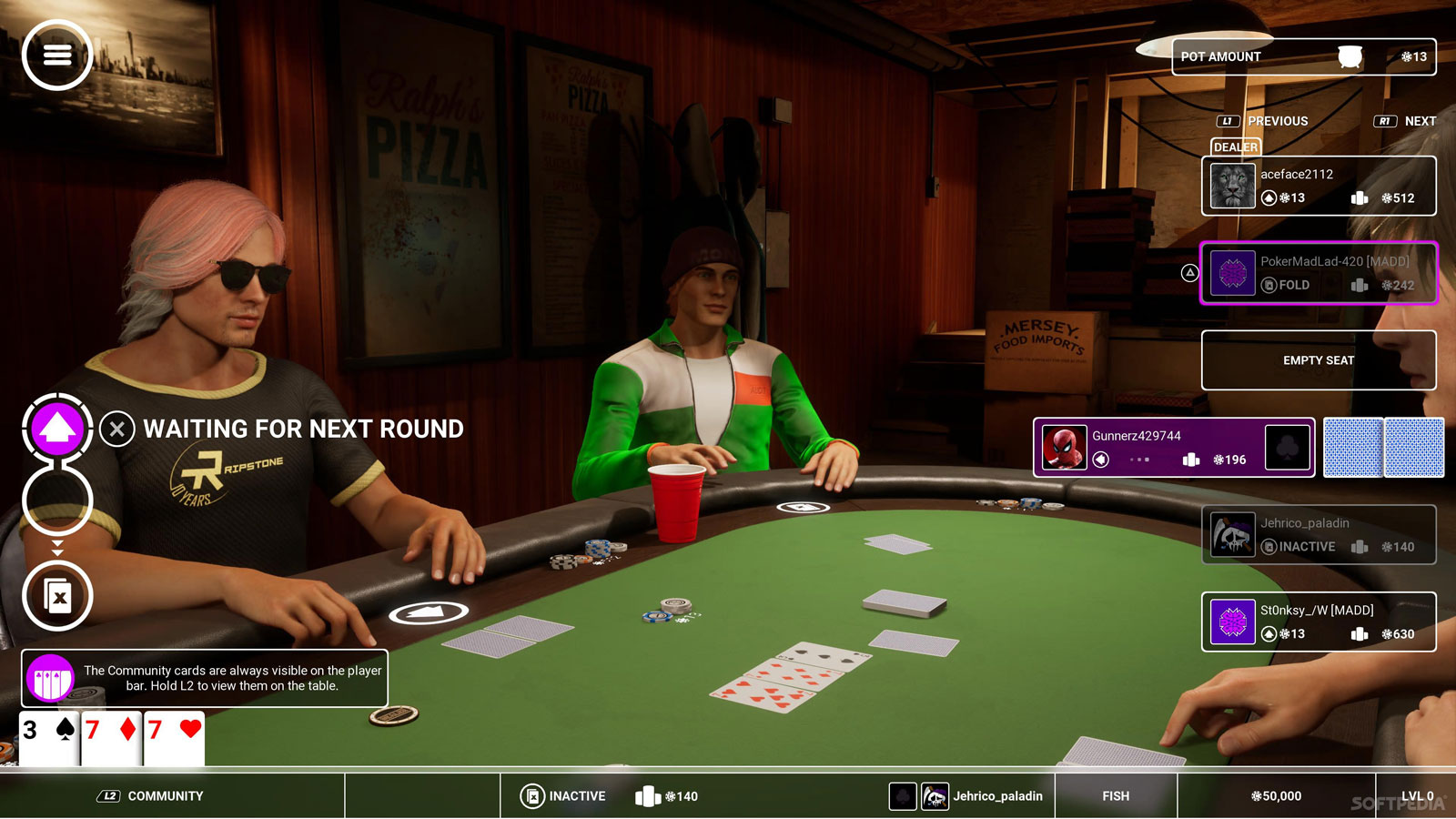Click the EMPTY SEAT button
This screenshot has width=1456, height=819.
click(x=1318, y=360)
